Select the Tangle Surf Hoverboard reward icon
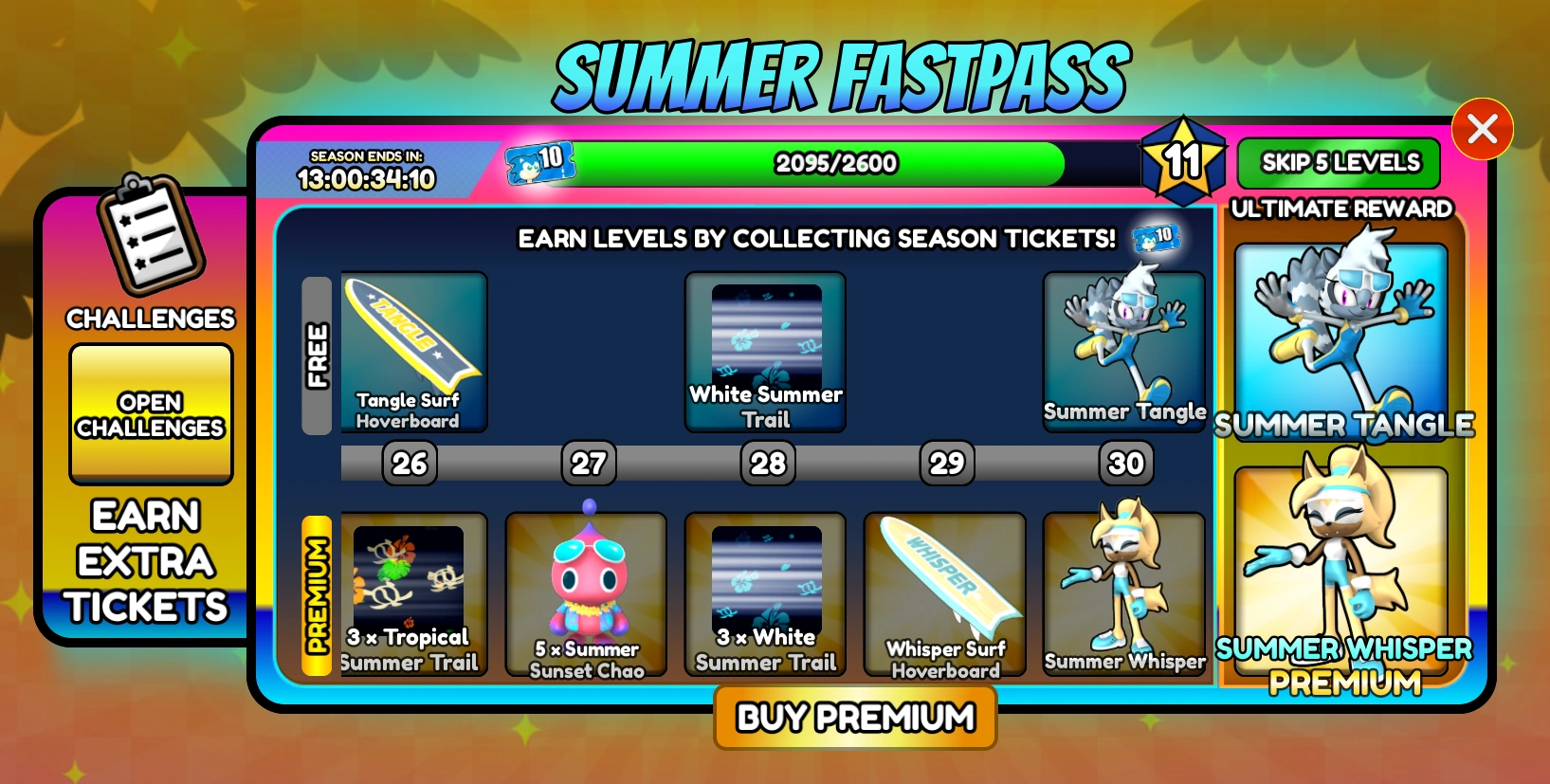1550x784 pixels. click(412, 351)
